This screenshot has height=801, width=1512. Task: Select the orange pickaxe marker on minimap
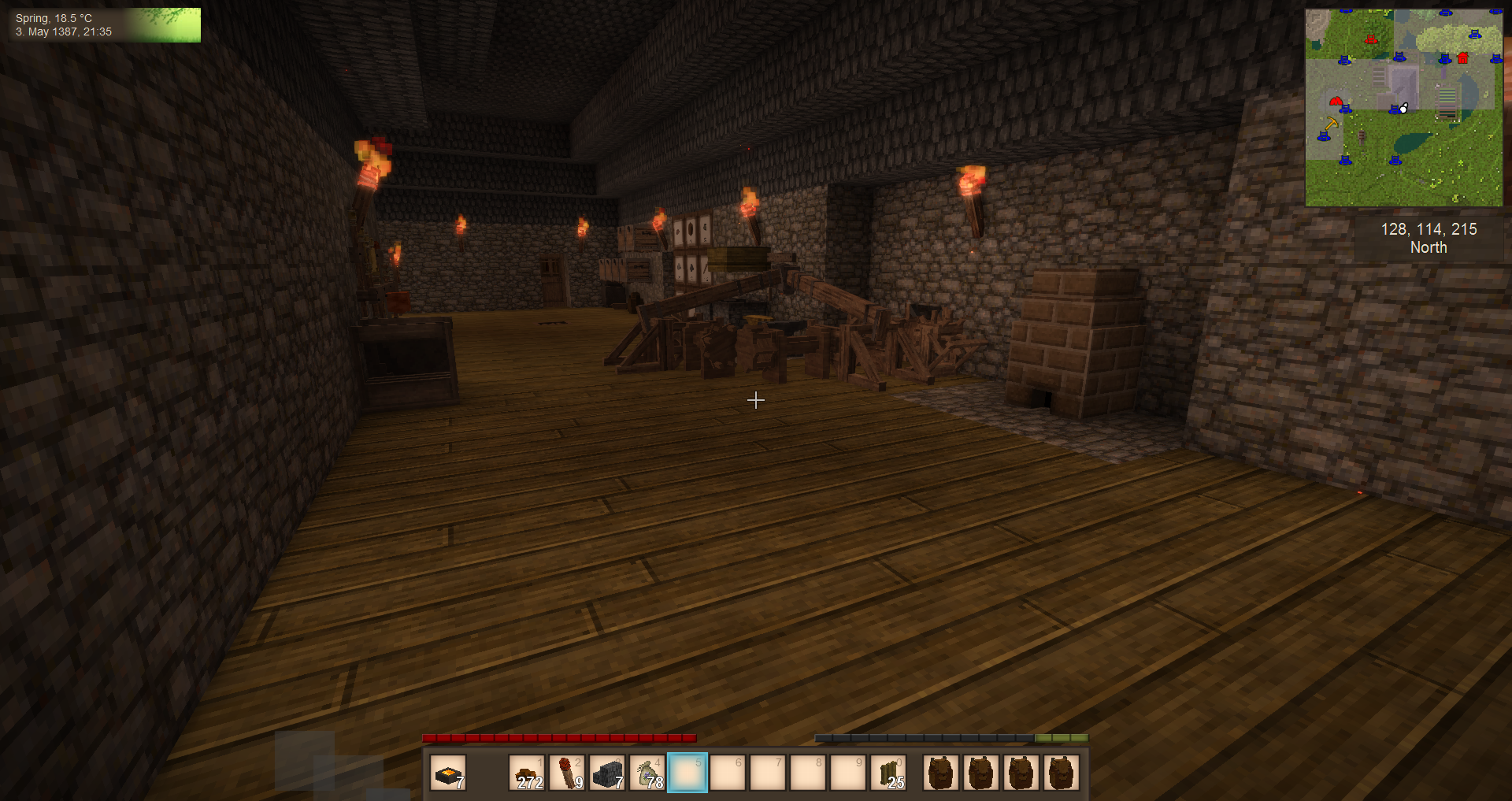[1331, 124]
